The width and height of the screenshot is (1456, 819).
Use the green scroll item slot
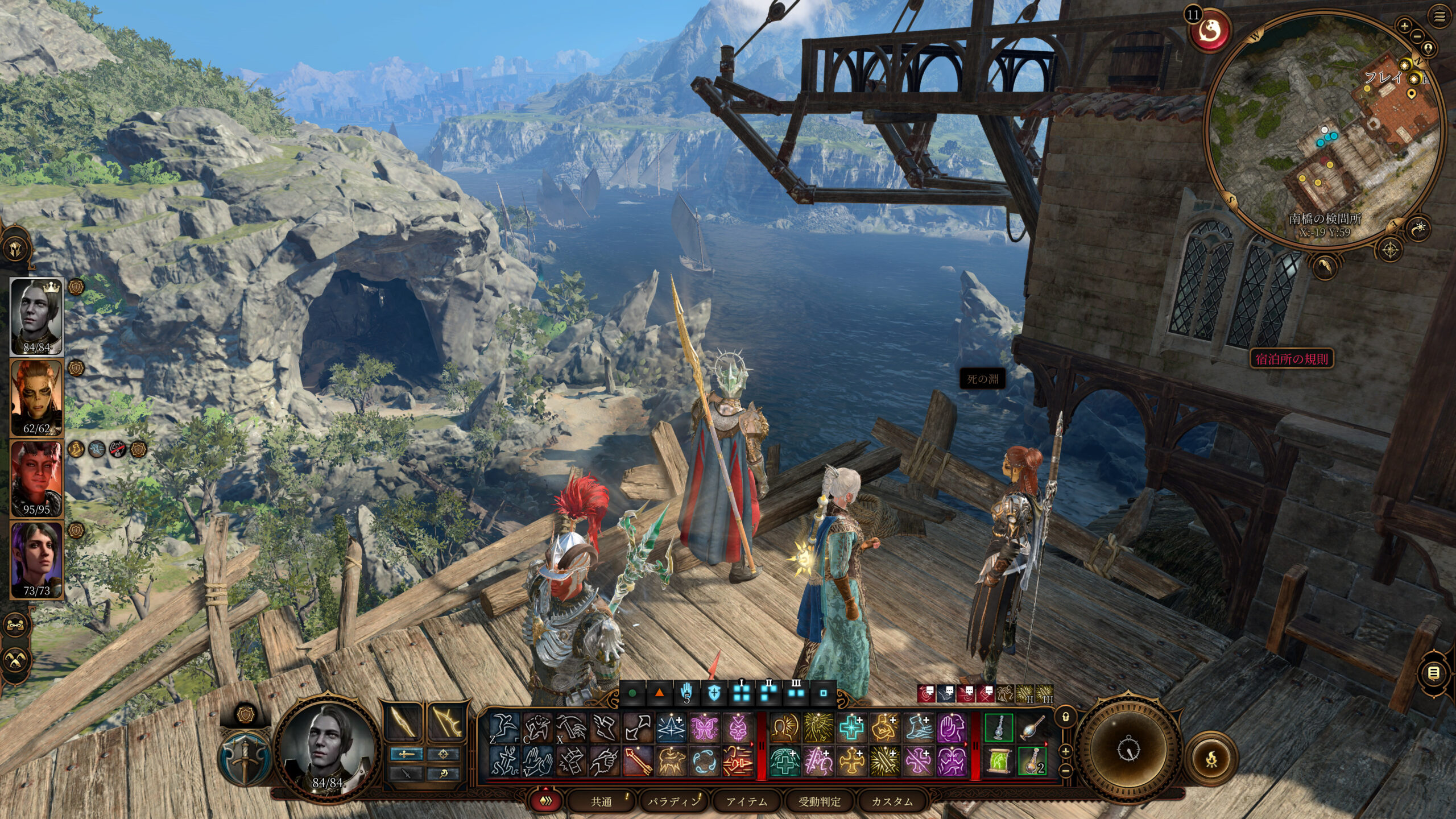999,761
